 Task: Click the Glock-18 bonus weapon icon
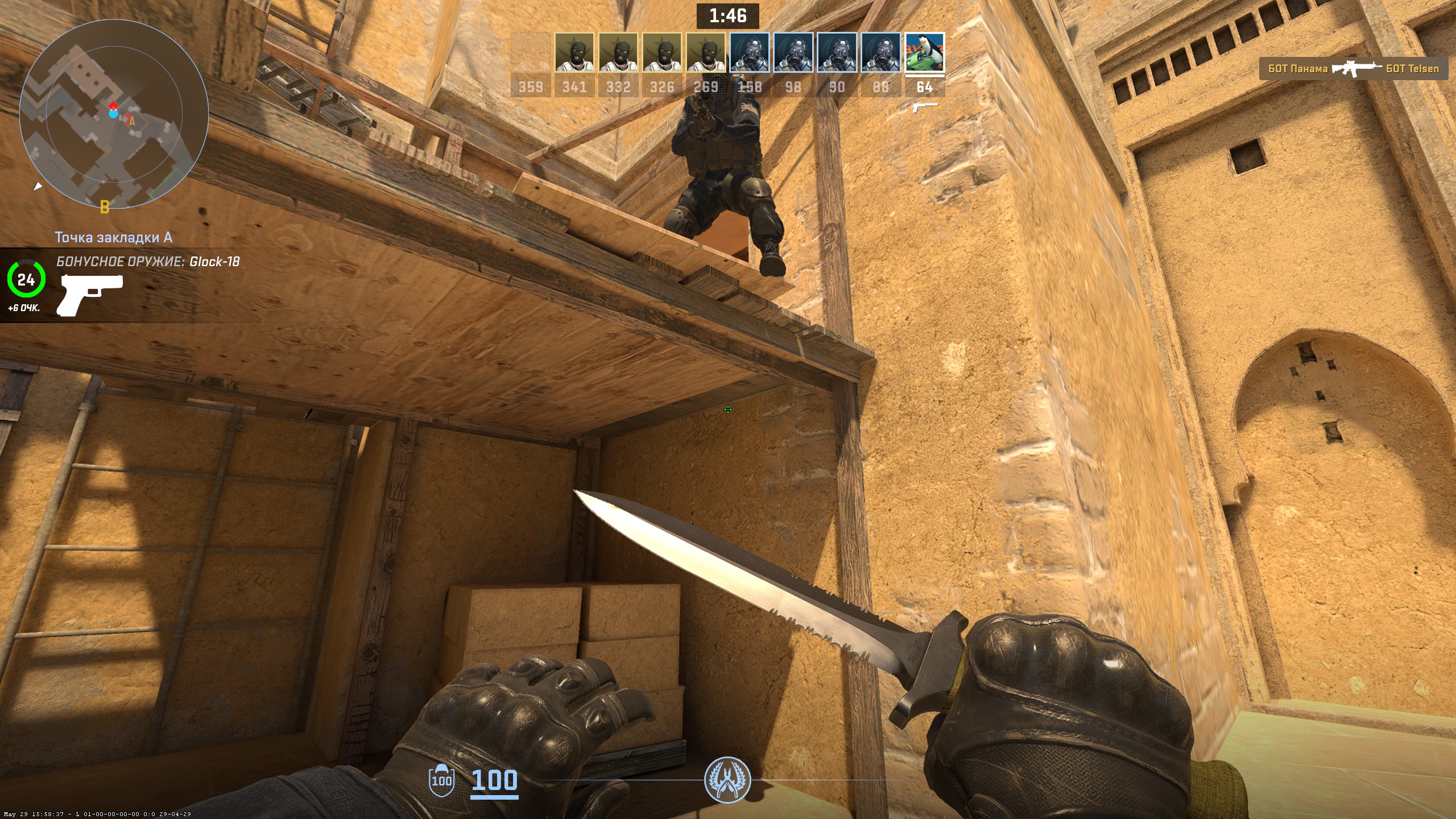point(89,294)
